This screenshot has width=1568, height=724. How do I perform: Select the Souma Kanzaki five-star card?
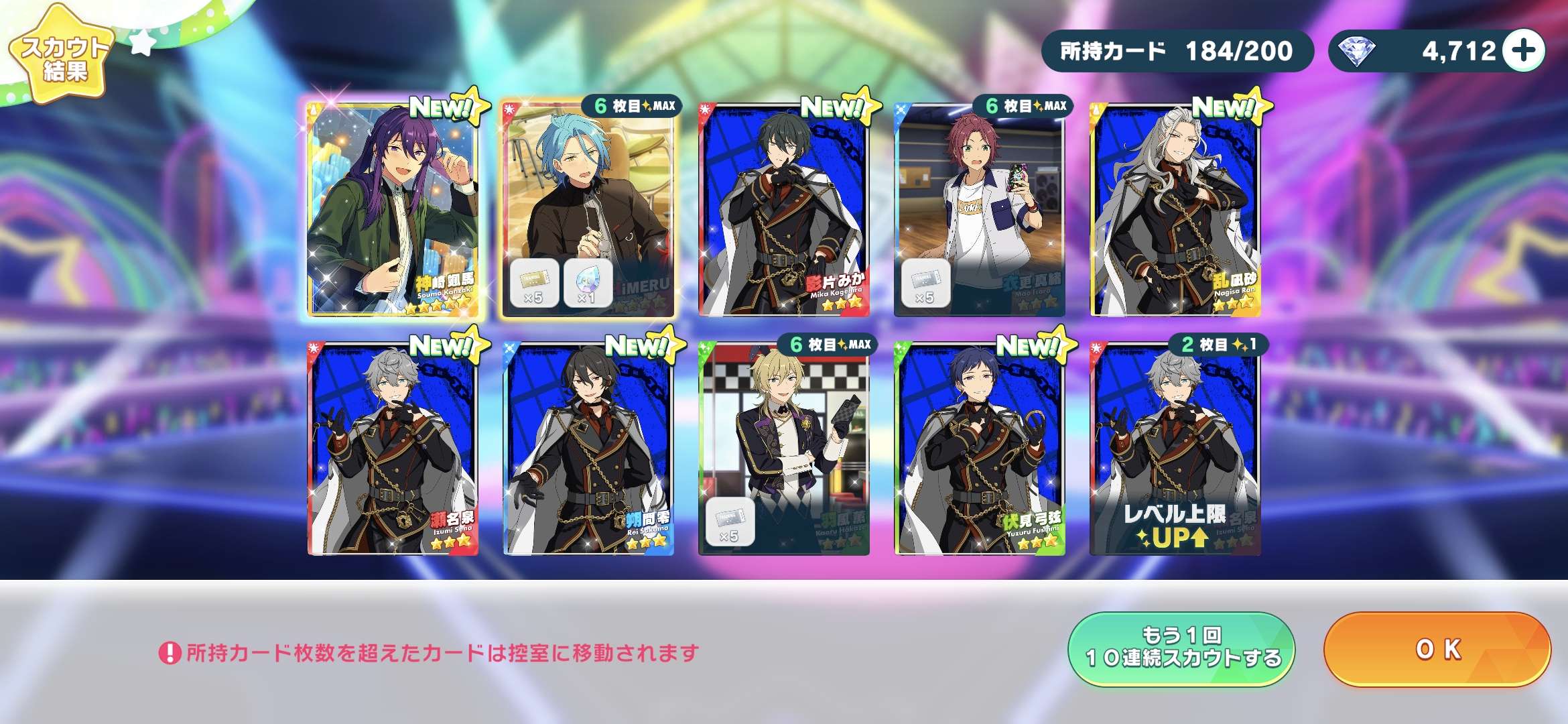point(393,208)
